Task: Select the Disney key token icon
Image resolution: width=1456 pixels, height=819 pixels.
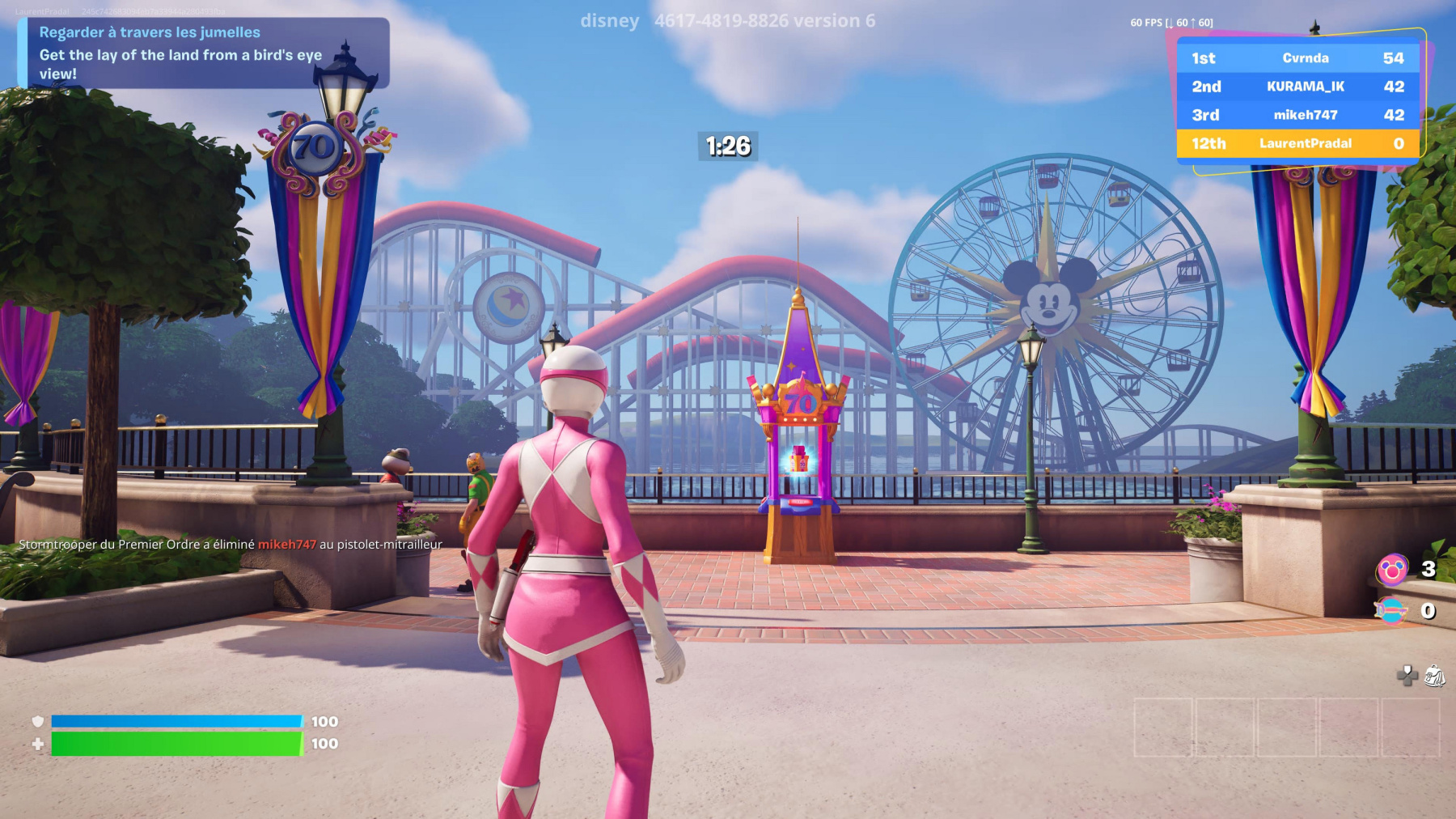Action: [1390, 611]
